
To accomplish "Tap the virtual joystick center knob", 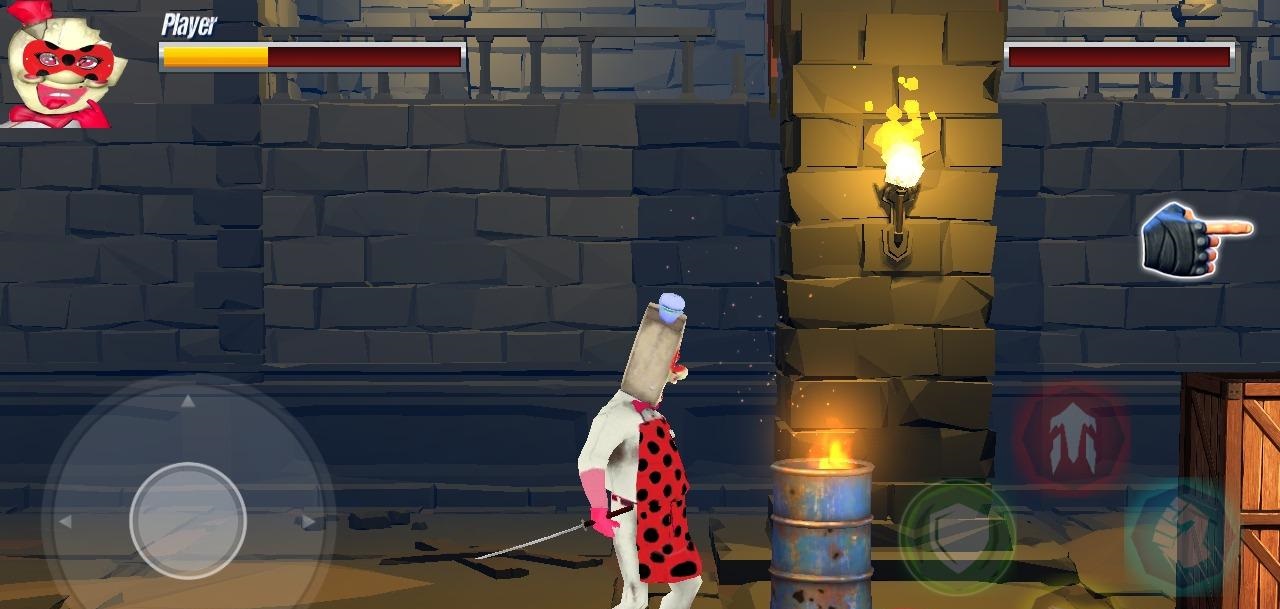I will [x=188, y=520].
